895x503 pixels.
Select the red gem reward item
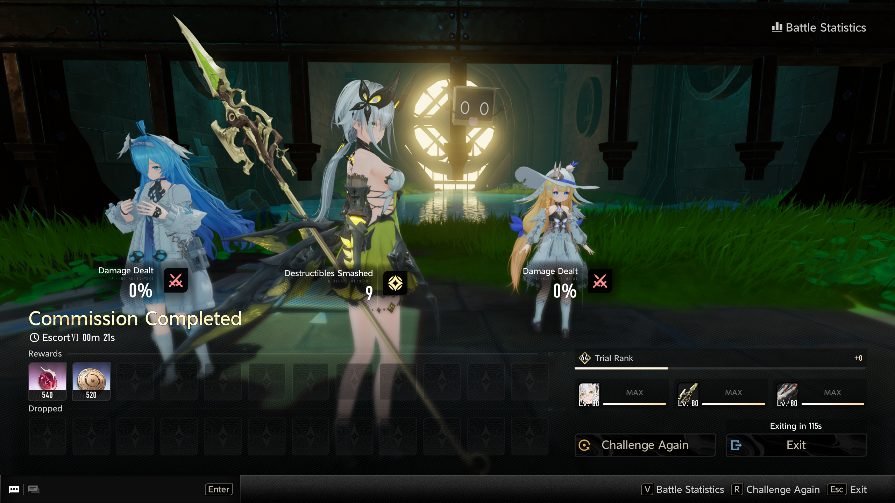(47, 381)
